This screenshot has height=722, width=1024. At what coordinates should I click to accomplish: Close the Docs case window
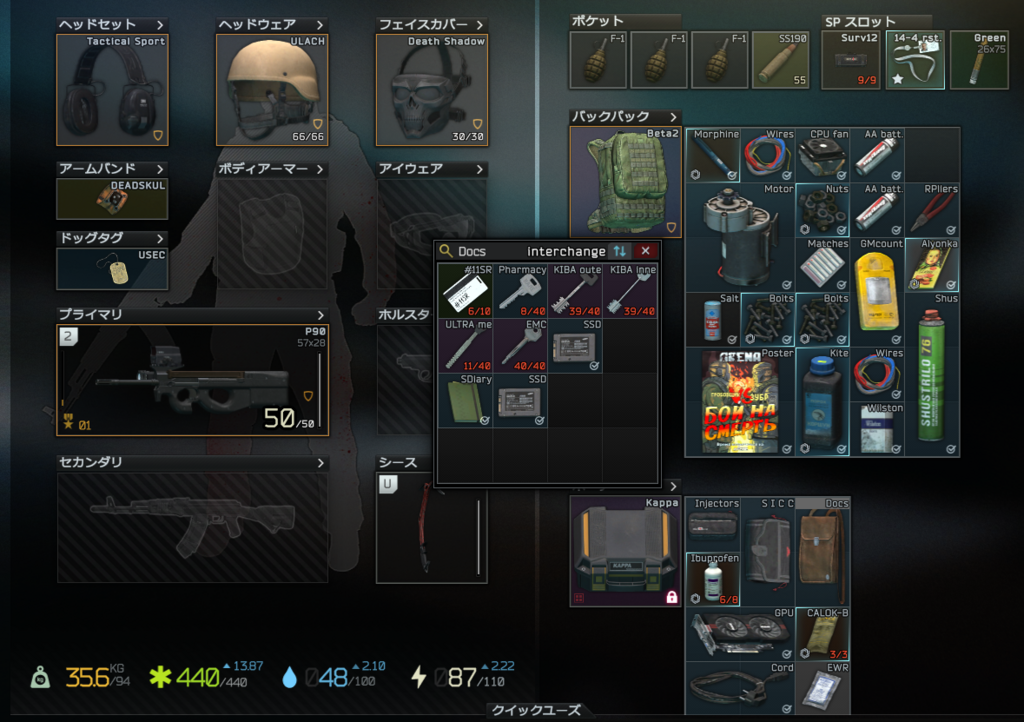[x=645, y=251]
